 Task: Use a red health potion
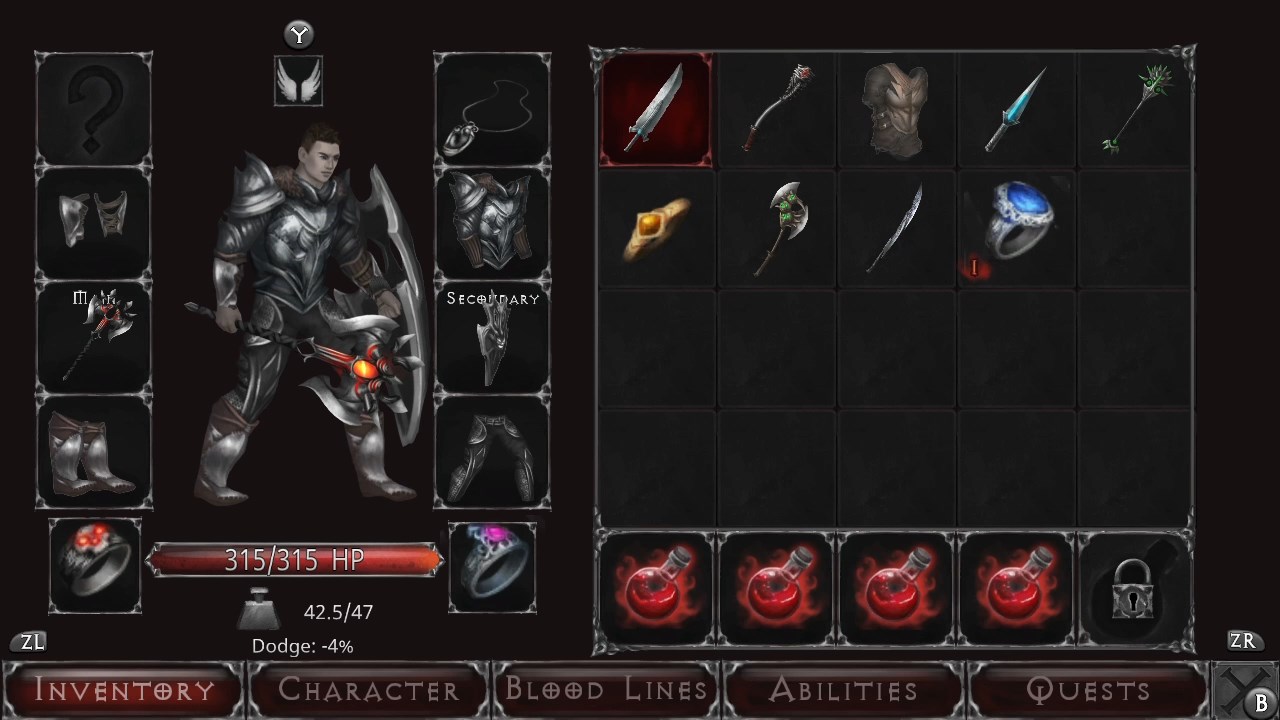pos(655,587)
